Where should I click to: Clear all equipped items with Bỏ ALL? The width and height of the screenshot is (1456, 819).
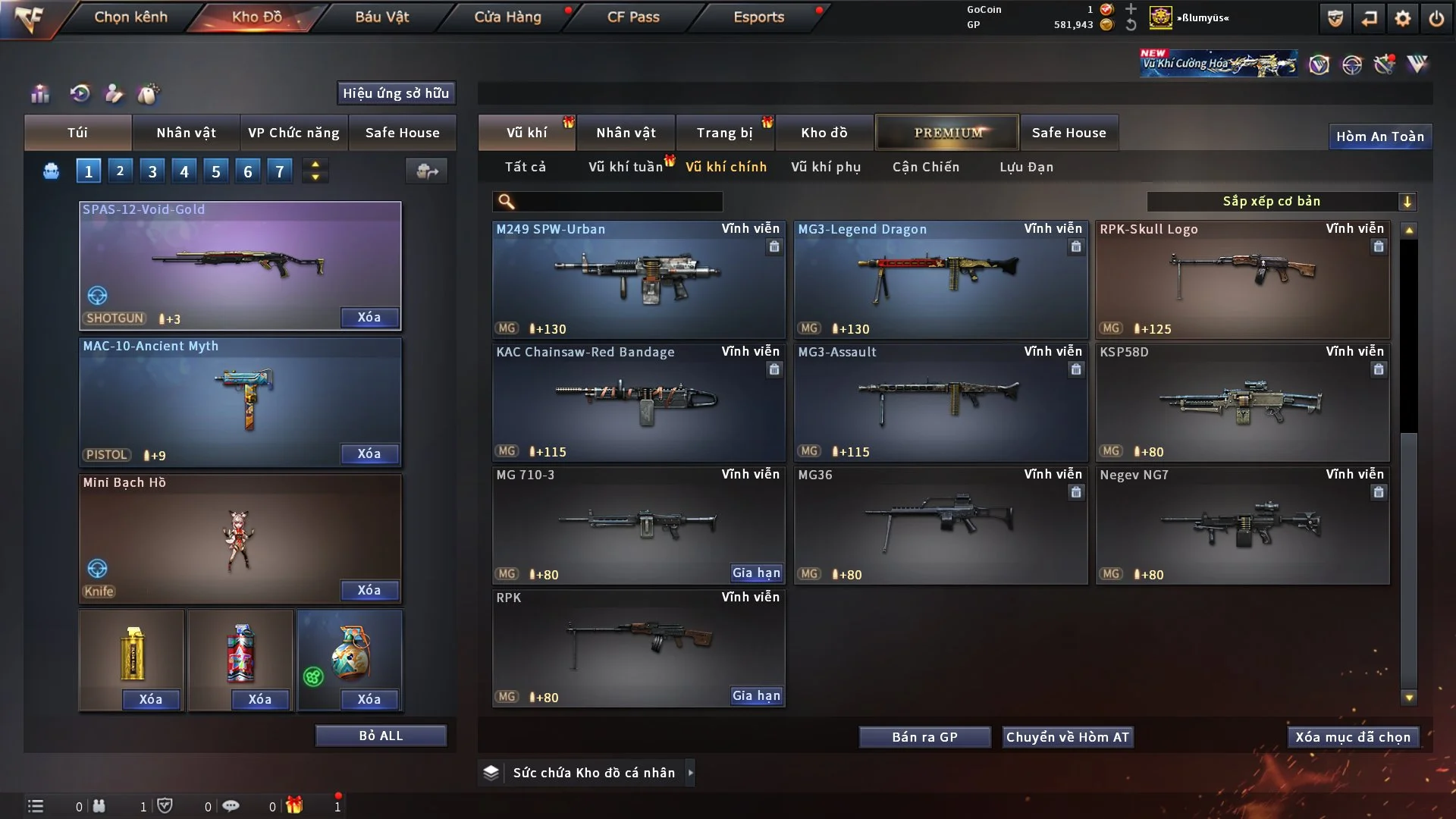click(381, 736)
